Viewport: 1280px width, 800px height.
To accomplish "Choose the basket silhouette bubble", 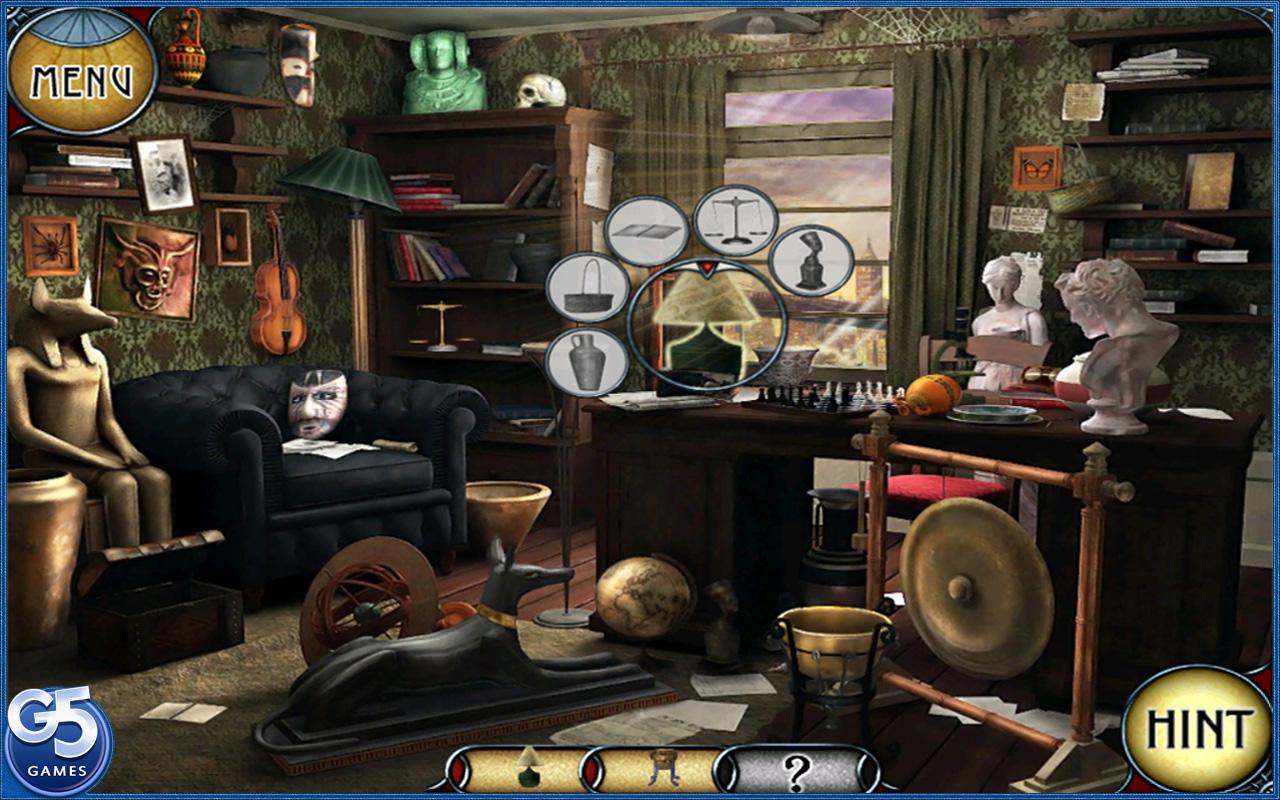I will coord(587,287).
